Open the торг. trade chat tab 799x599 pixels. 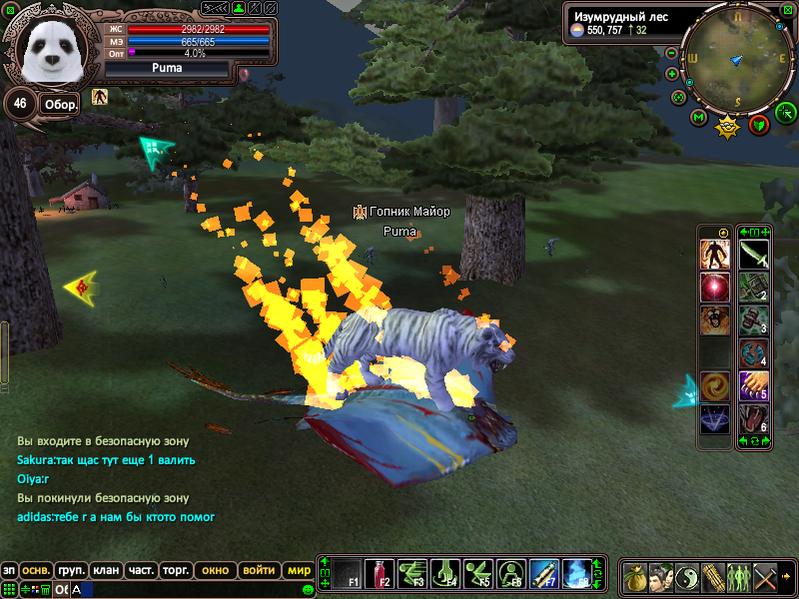point(176,570)
